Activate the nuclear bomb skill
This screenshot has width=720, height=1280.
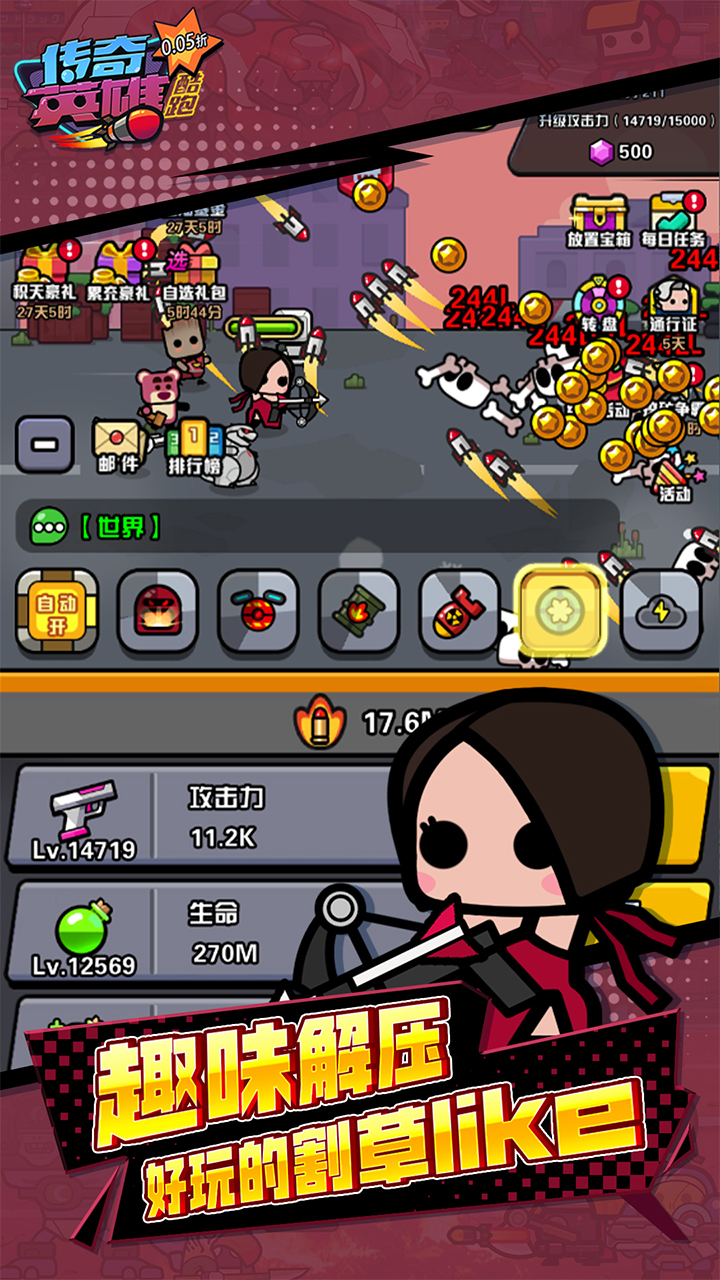click(459, 610)
